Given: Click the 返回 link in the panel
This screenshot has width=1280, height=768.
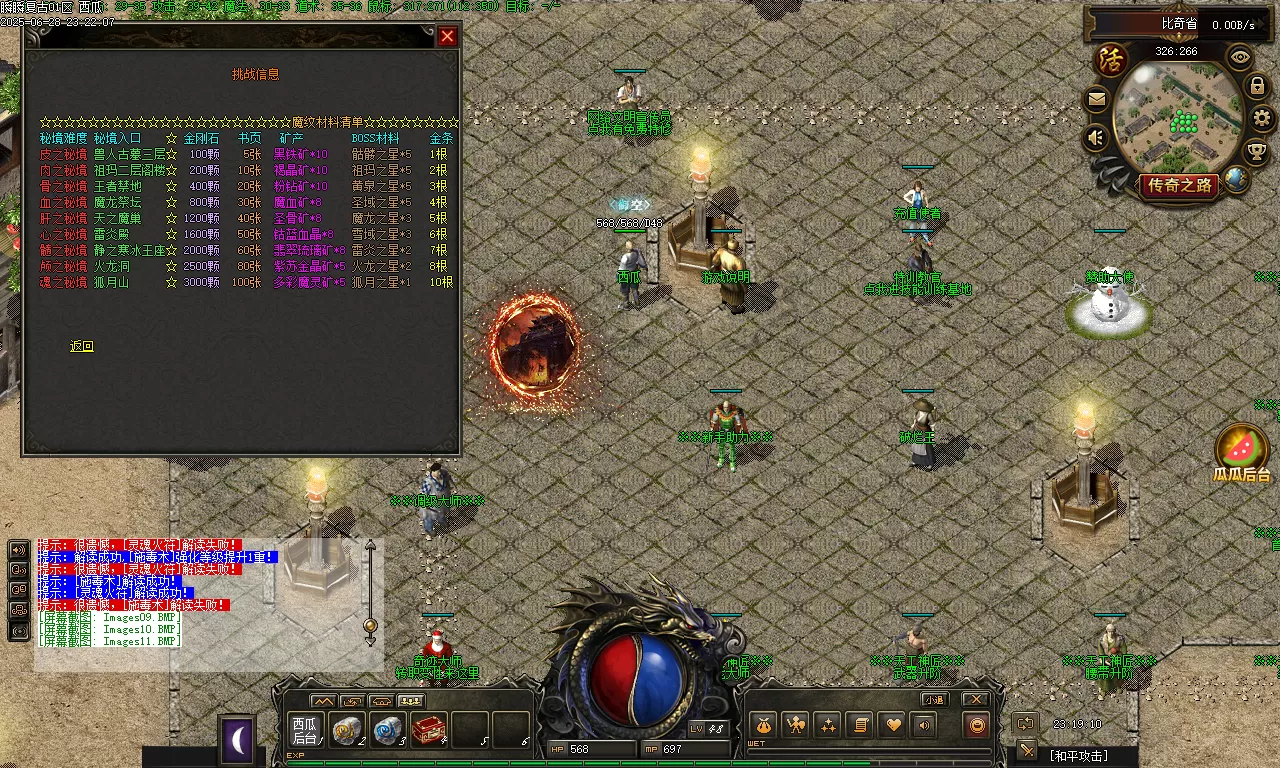Looking at the screenshot, I should tap(82, 346).
